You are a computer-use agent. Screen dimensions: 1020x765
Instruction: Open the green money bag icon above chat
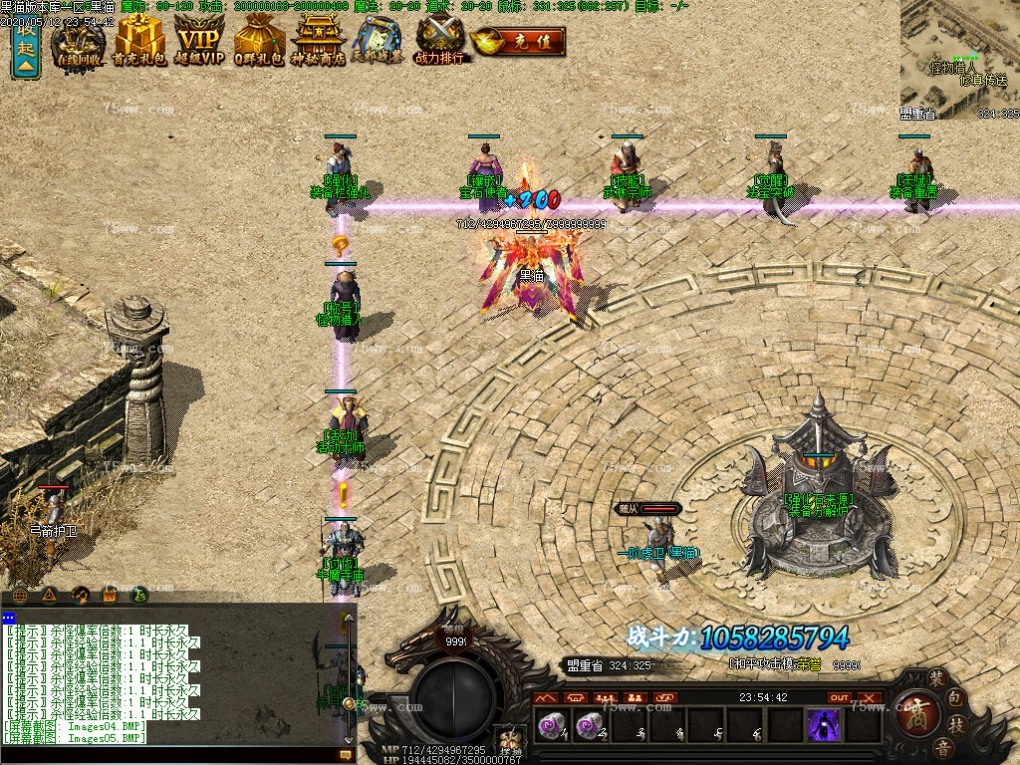(x=139, y=594)
